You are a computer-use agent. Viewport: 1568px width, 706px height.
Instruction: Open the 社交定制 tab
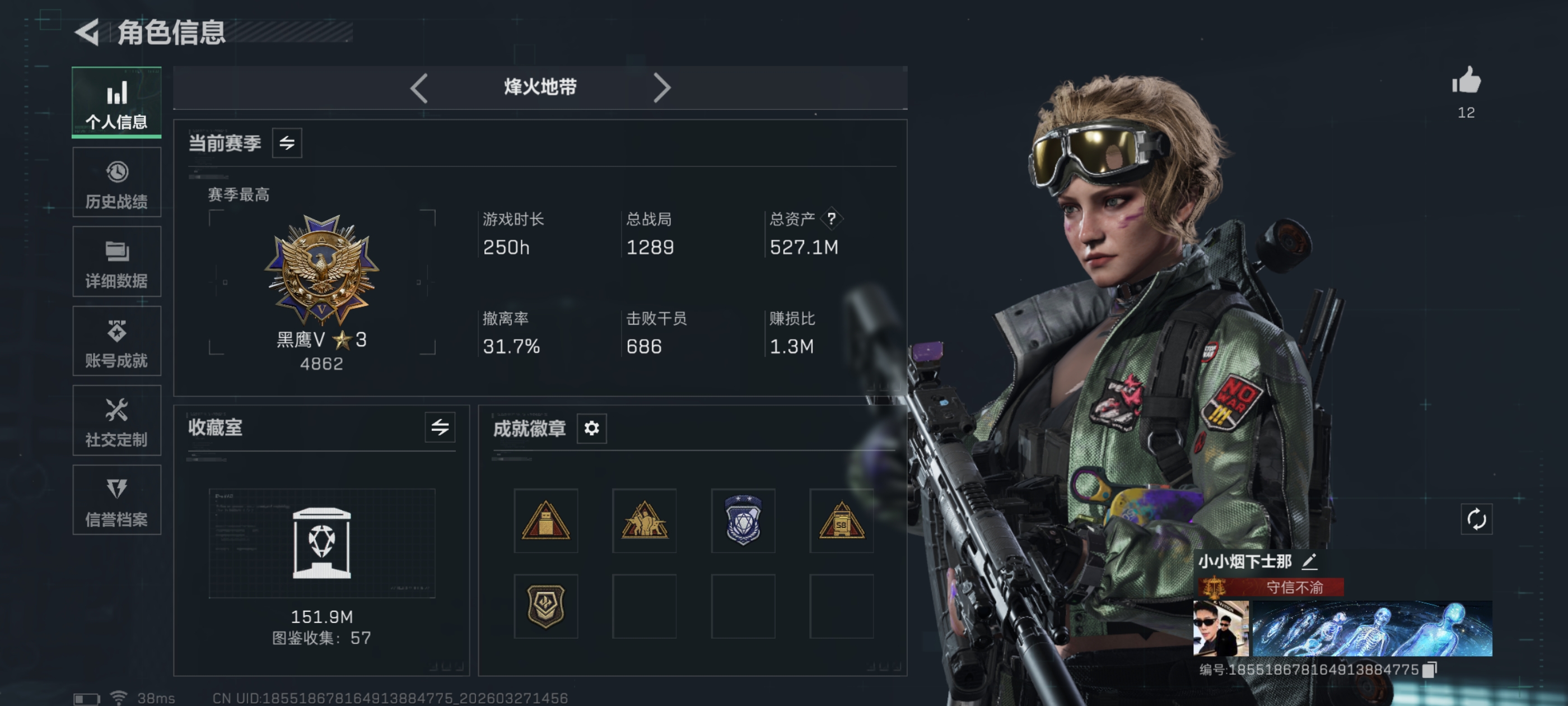pyautogui.click(x=116, y=421)
